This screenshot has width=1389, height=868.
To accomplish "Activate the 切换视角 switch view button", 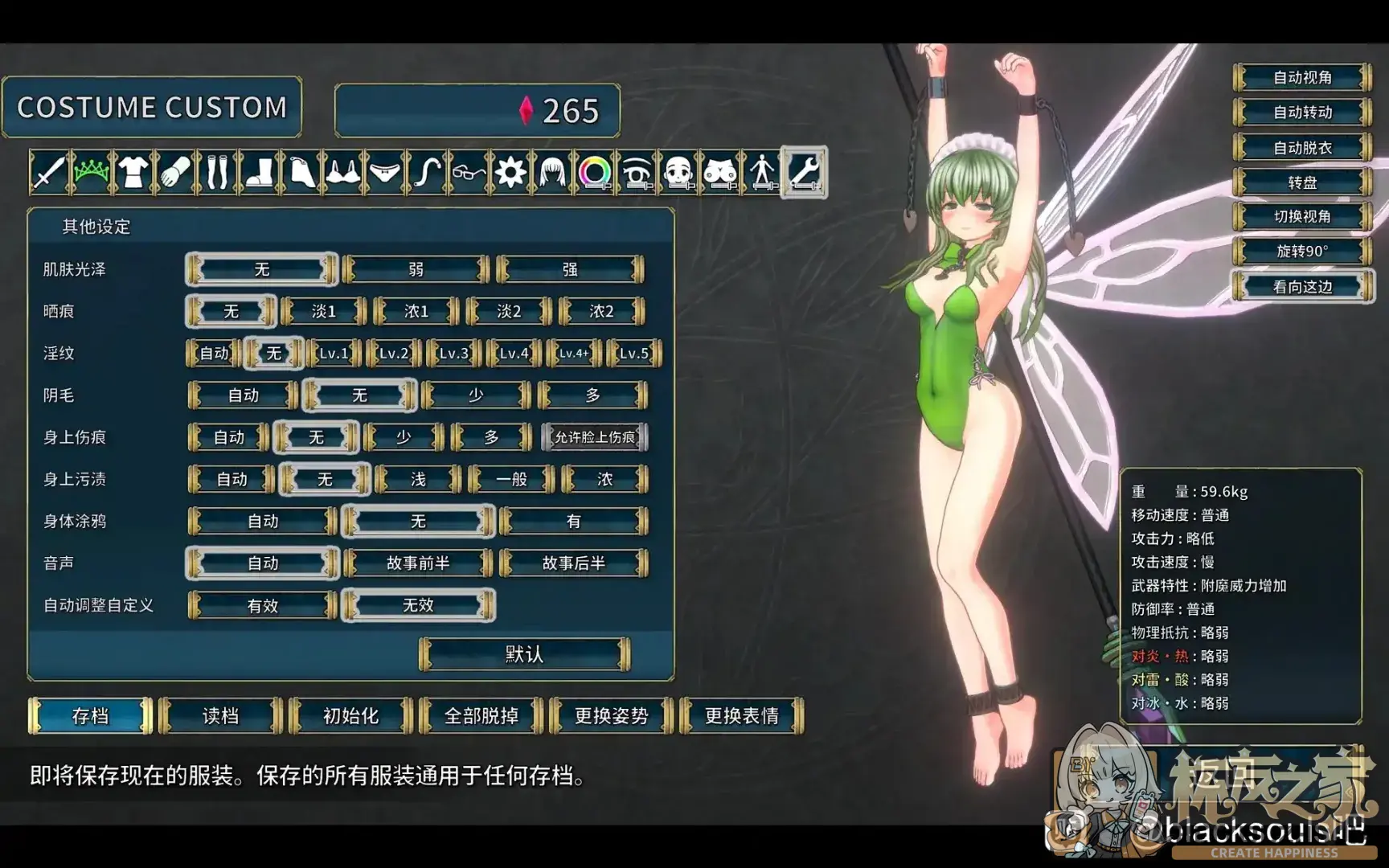I will pyautogui.click(x=1302, y=217).
